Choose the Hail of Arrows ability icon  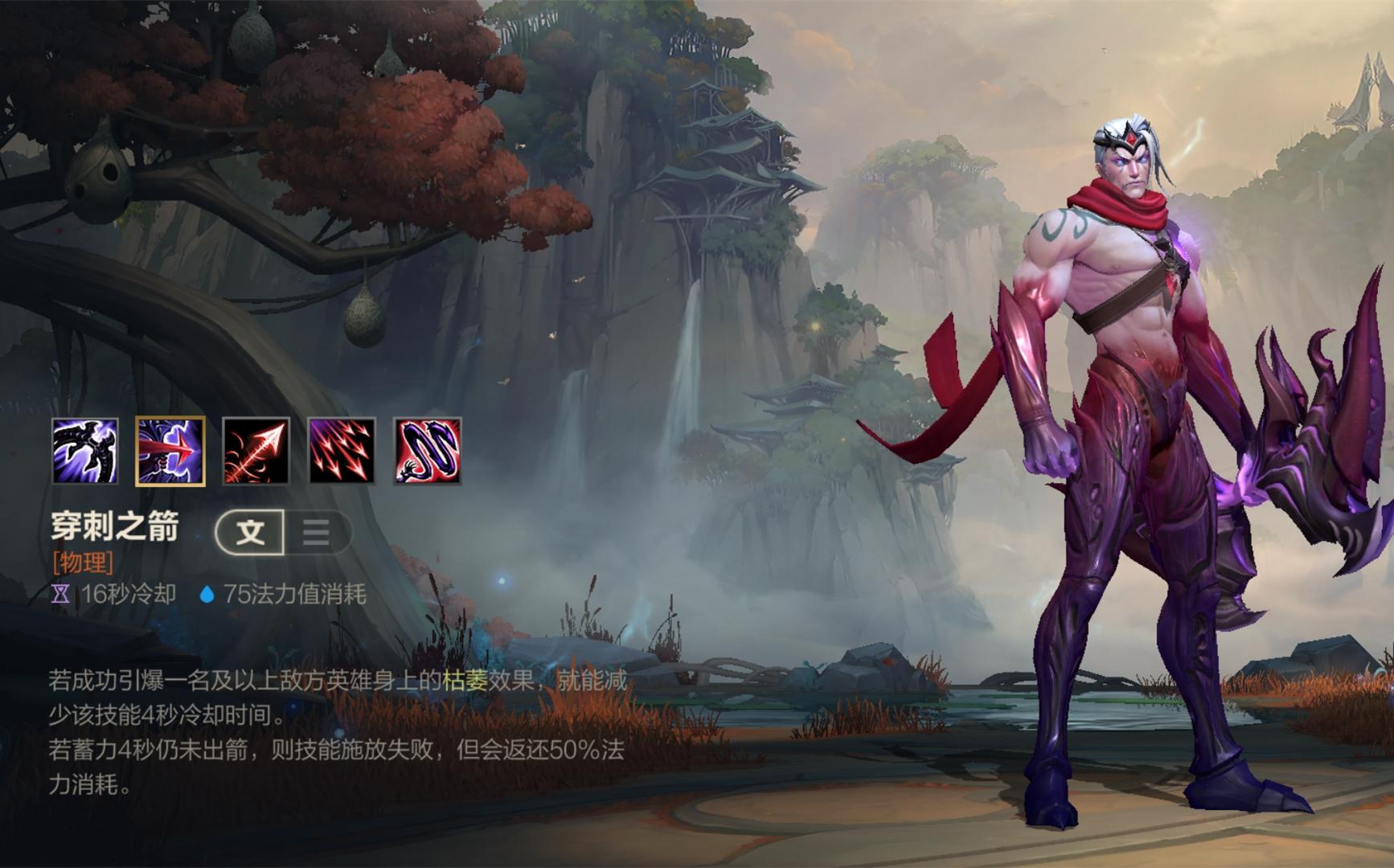pyautogui.click(x=342, y=451)
